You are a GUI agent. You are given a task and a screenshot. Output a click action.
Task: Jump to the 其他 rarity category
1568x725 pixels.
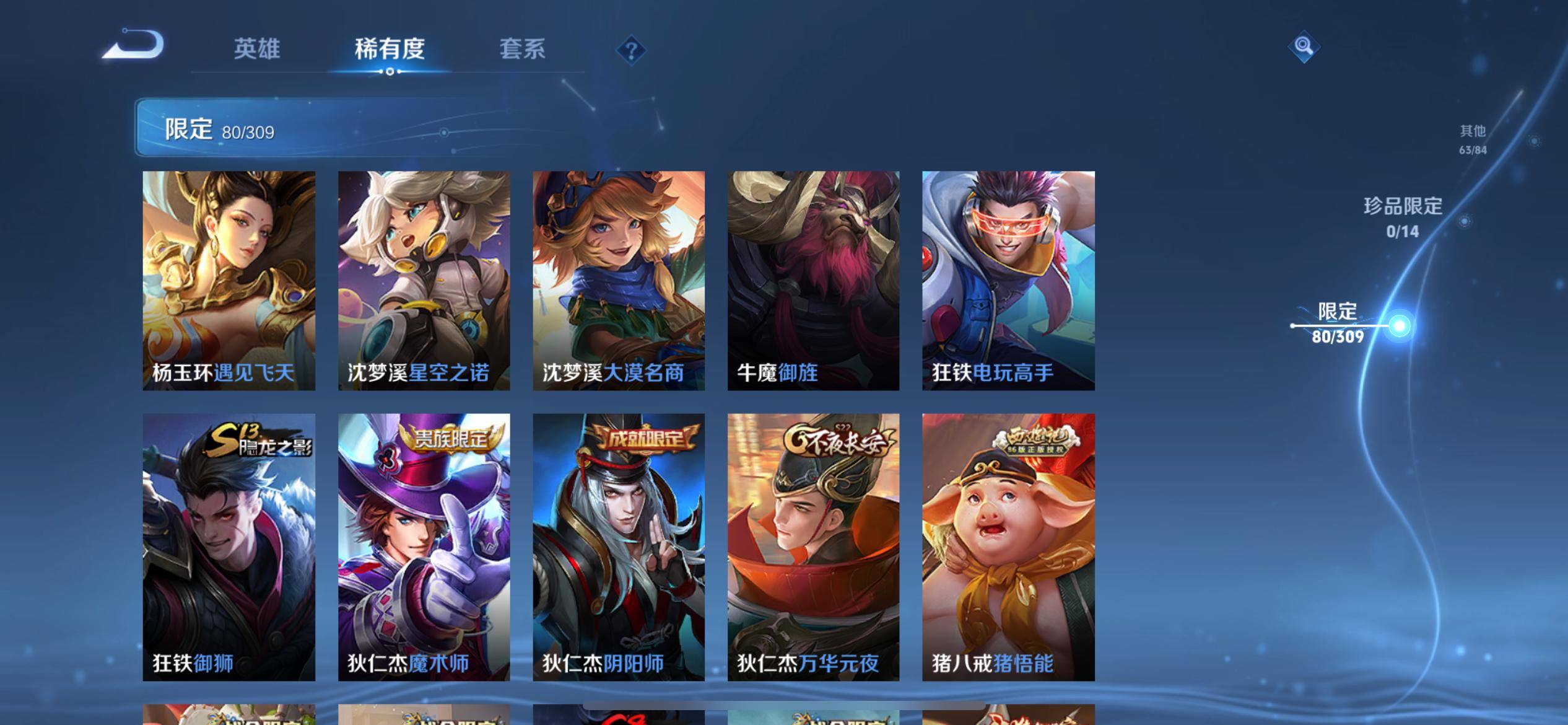click(1473, 139)
